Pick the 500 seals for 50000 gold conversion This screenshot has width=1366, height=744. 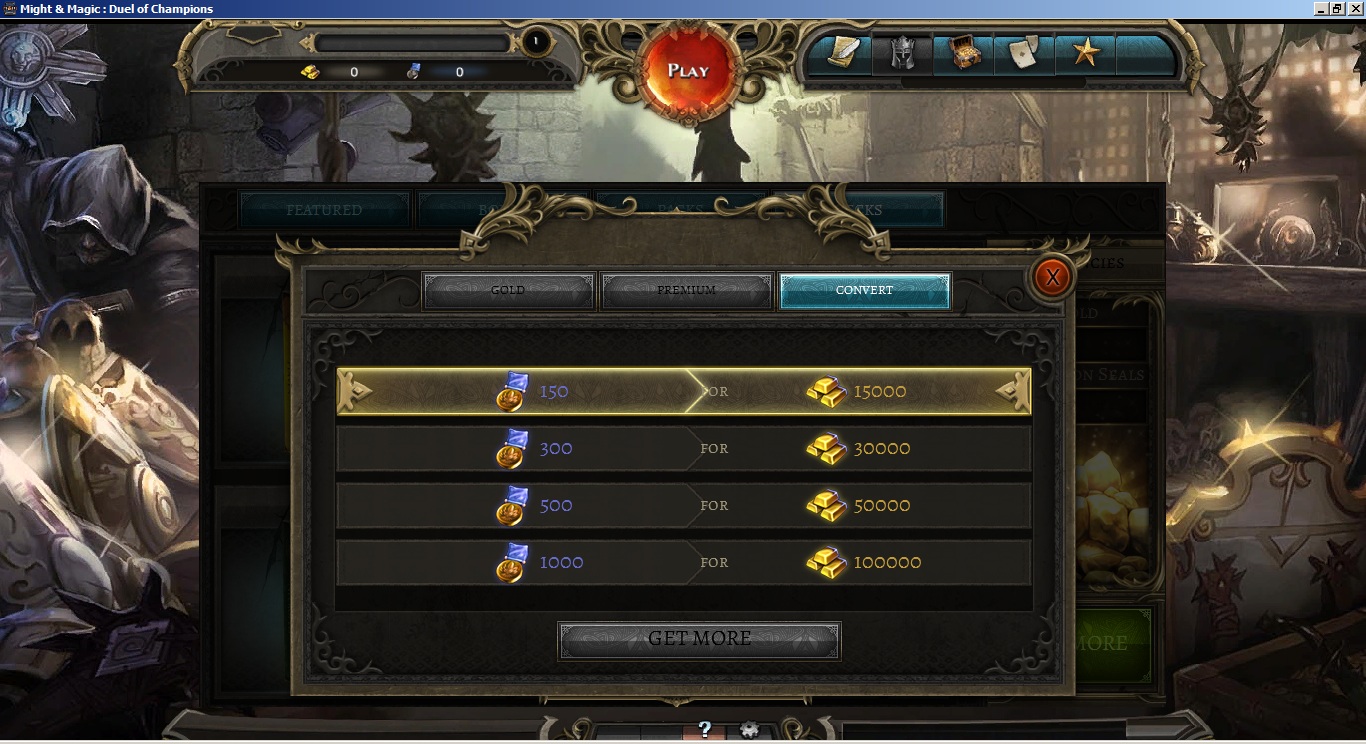tap(684, 506)
